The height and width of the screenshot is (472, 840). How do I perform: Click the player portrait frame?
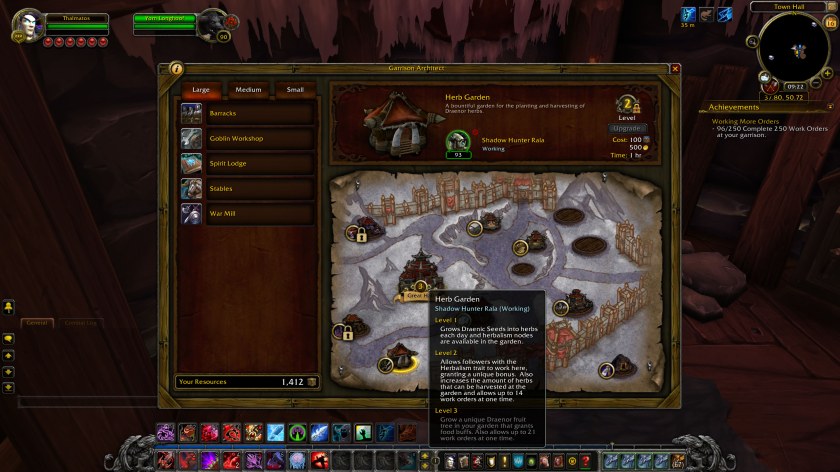(25, 28)
